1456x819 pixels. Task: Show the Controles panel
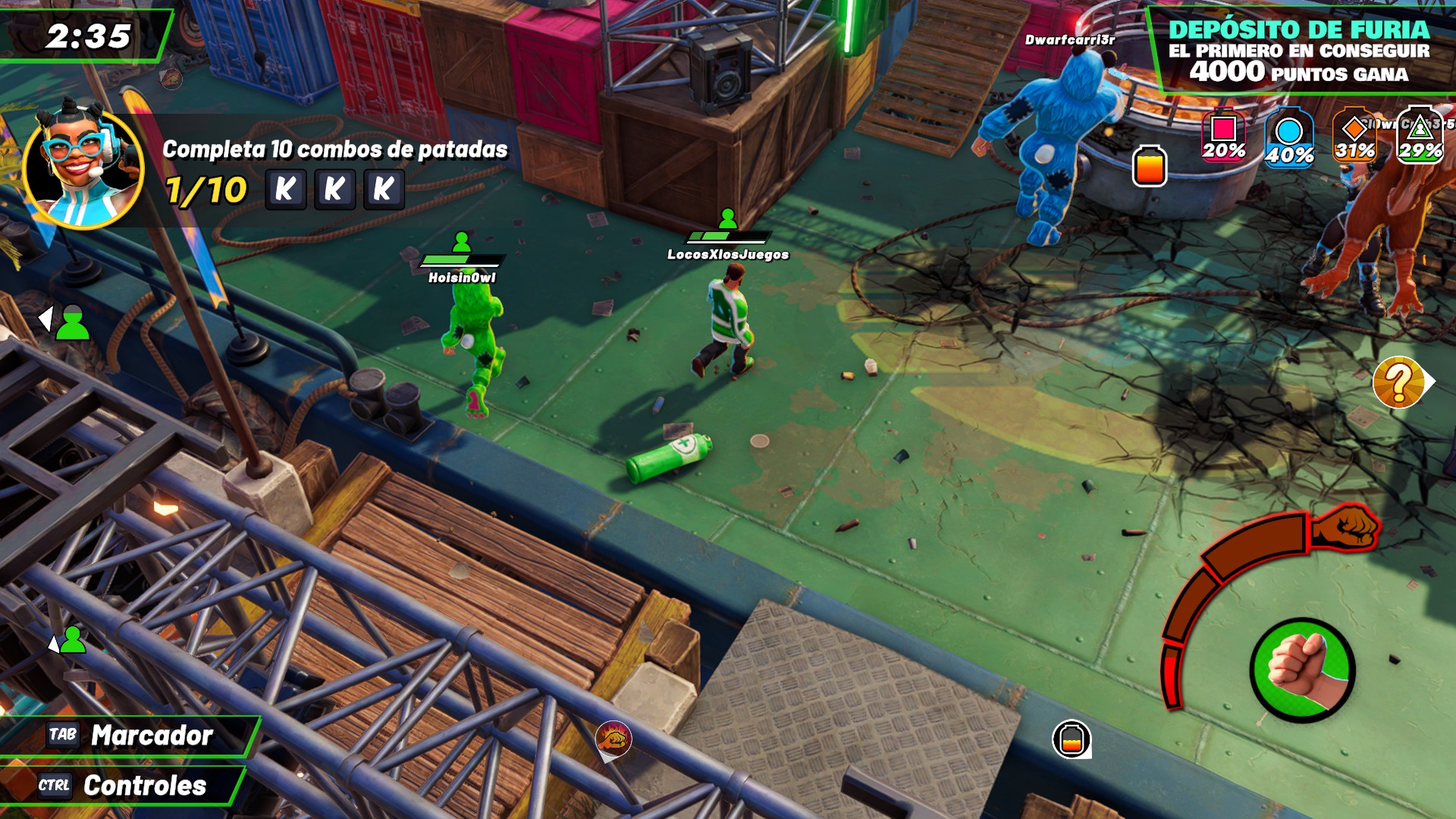pos(121,786)
